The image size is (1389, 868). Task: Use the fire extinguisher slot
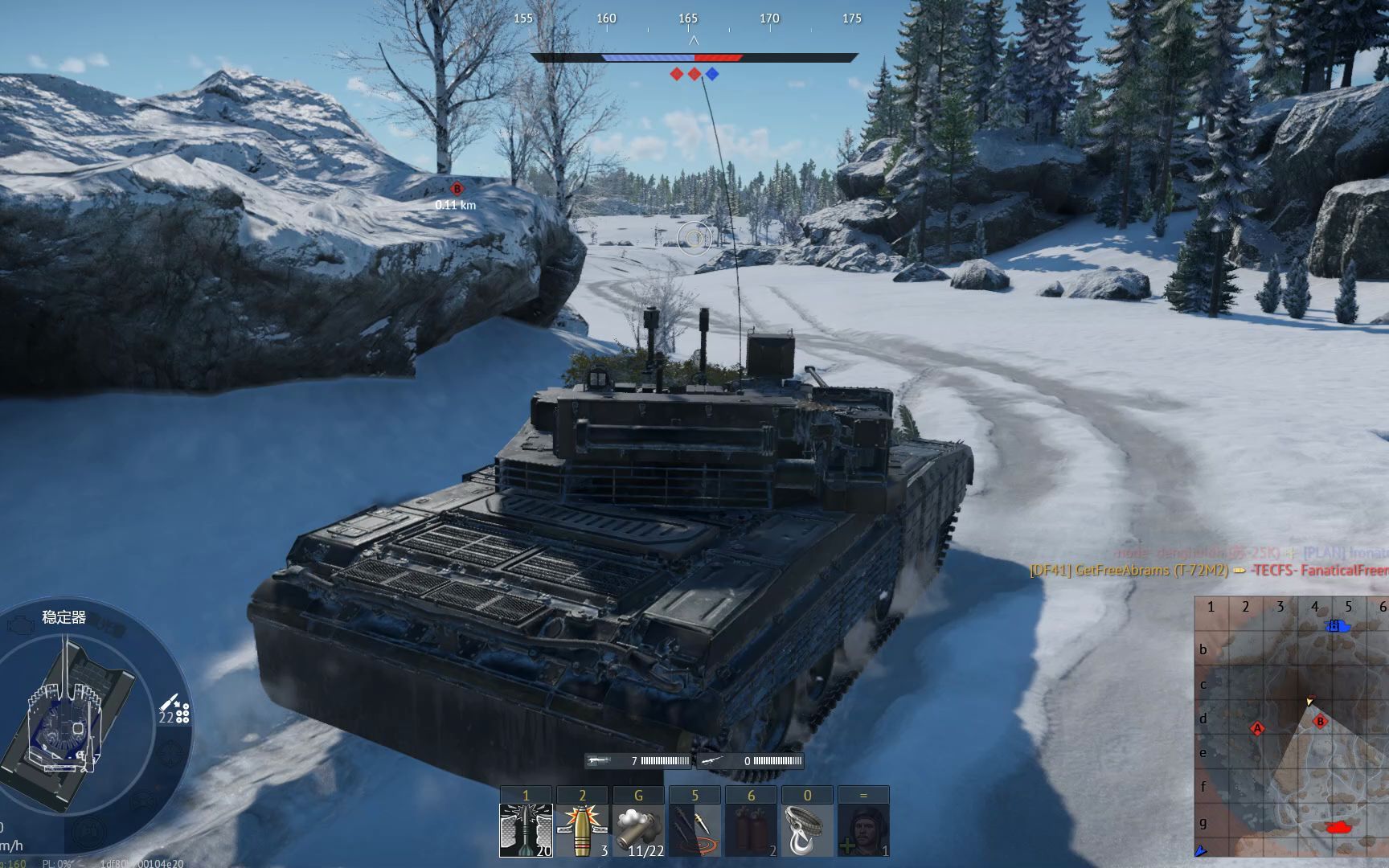[x=751, y=829]
